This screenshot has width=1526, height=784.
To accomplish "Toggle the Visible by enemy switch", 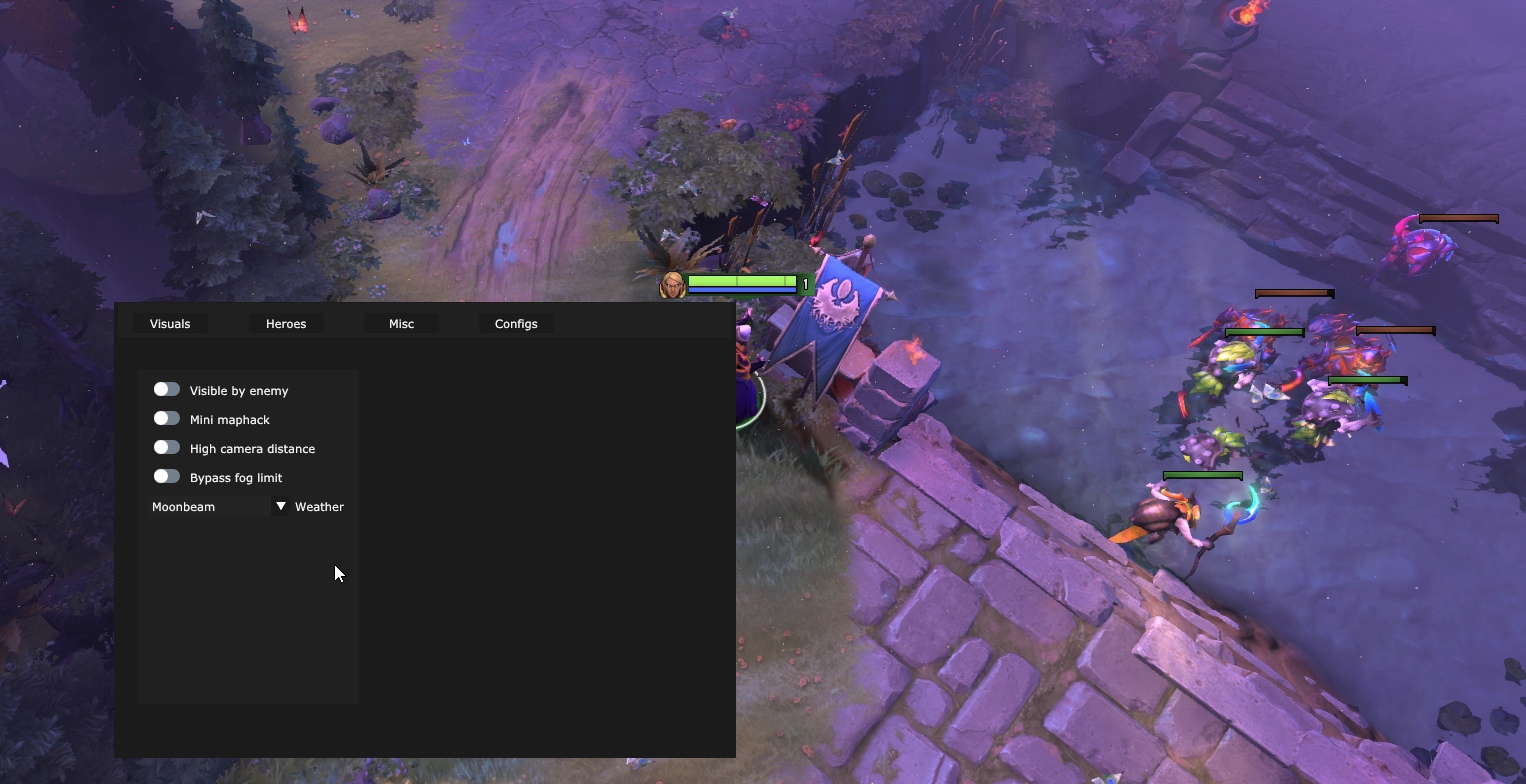I will (x=167, y=390).
